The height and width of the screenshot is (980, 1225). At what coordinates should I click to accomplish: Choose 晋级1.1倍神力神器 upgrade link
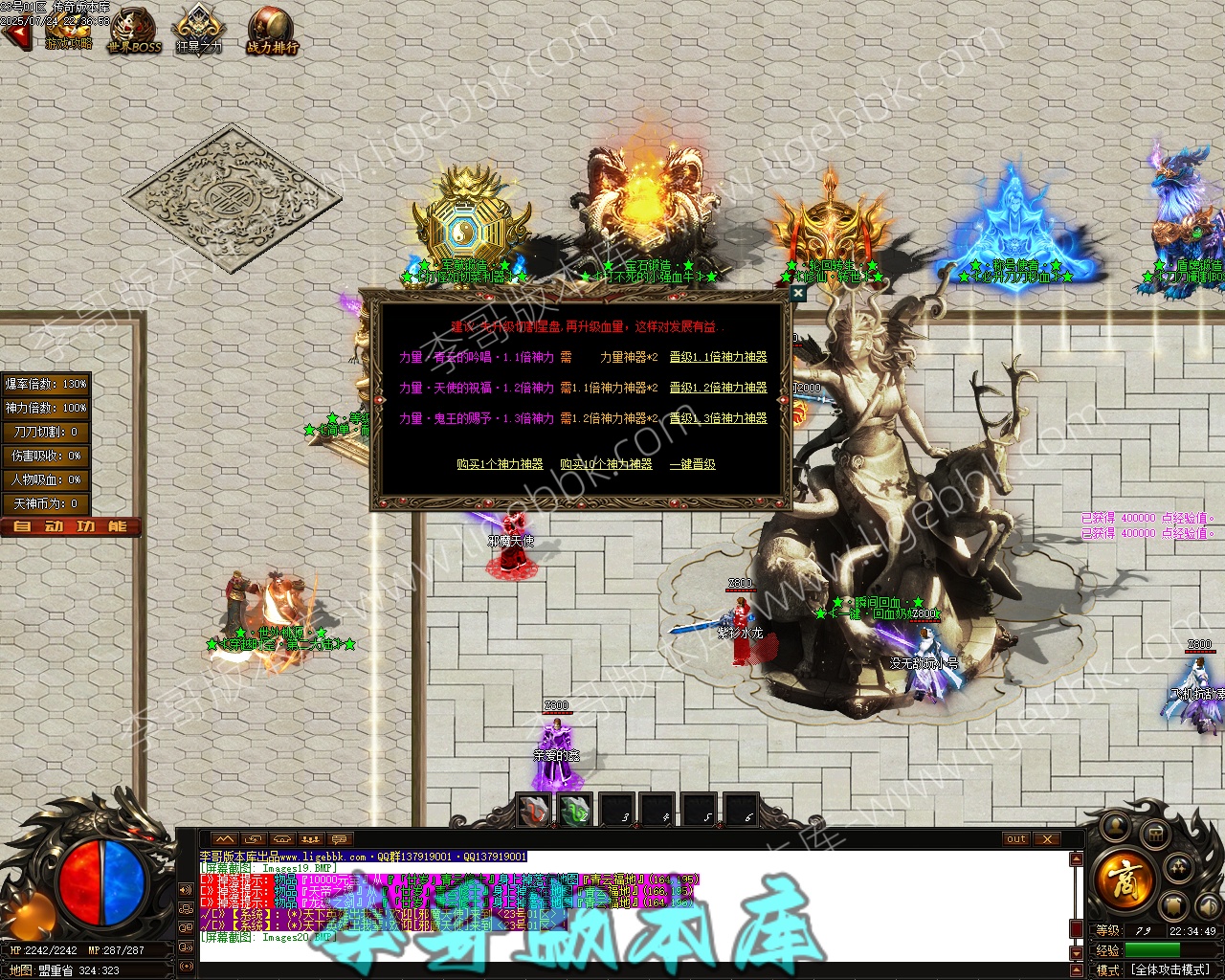coord(718,357)
